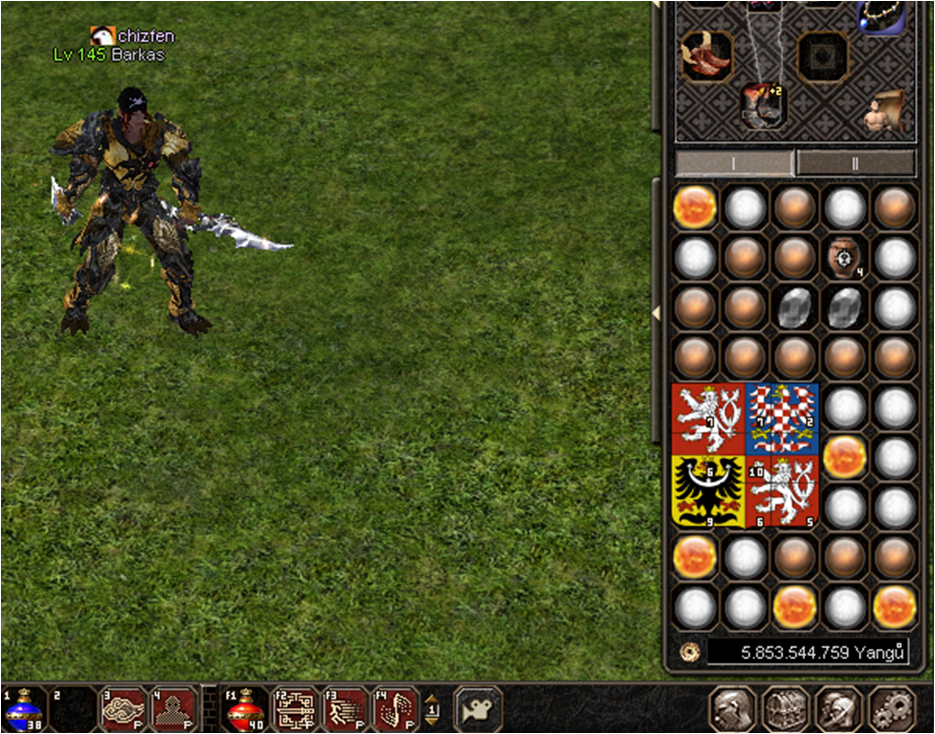The width and height of the screenshot is (935, 734).
Task: Open system options with the gears button
Action: click(890, 709)
